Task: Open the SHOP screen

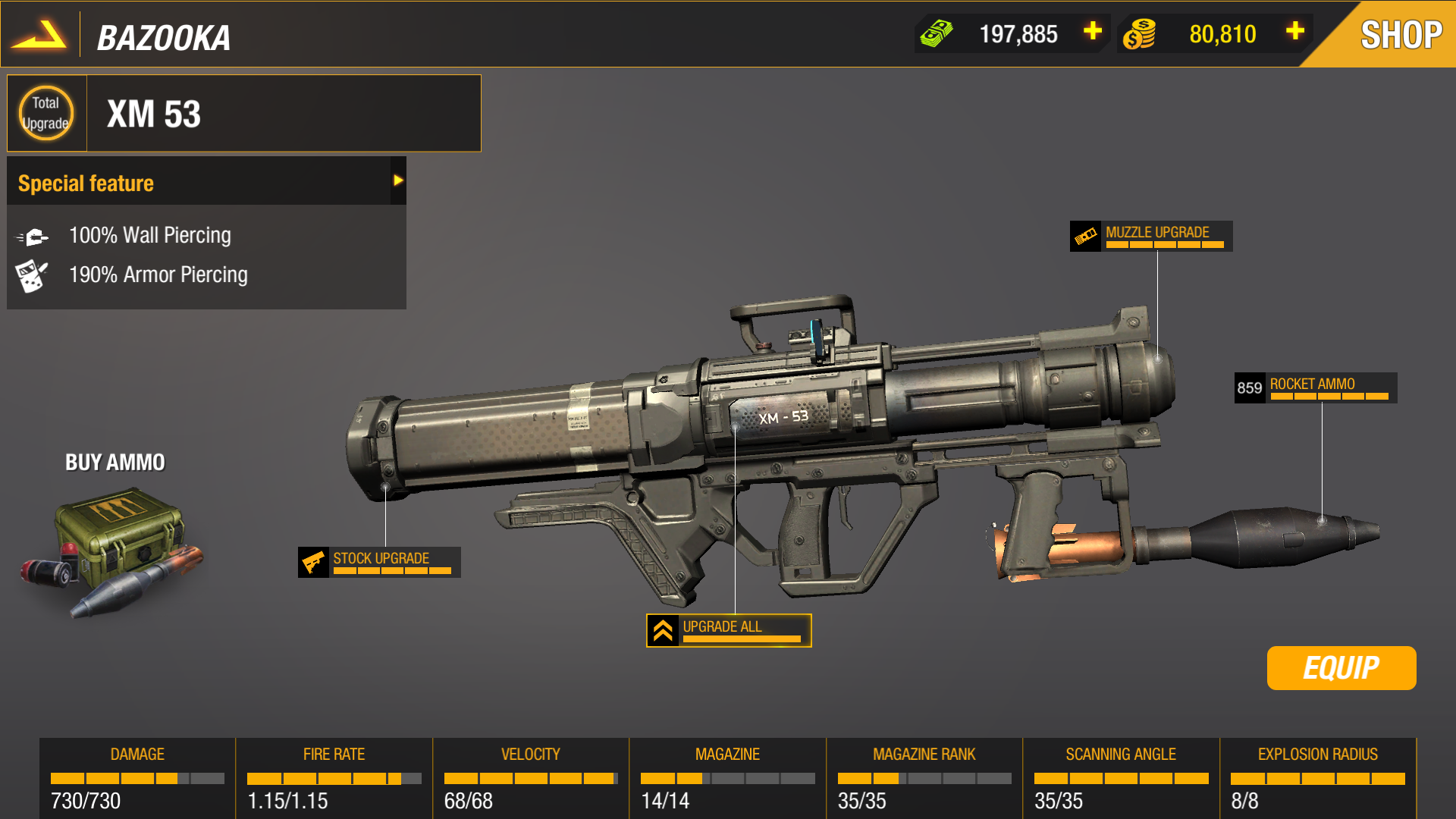Action: point(1400,34)
